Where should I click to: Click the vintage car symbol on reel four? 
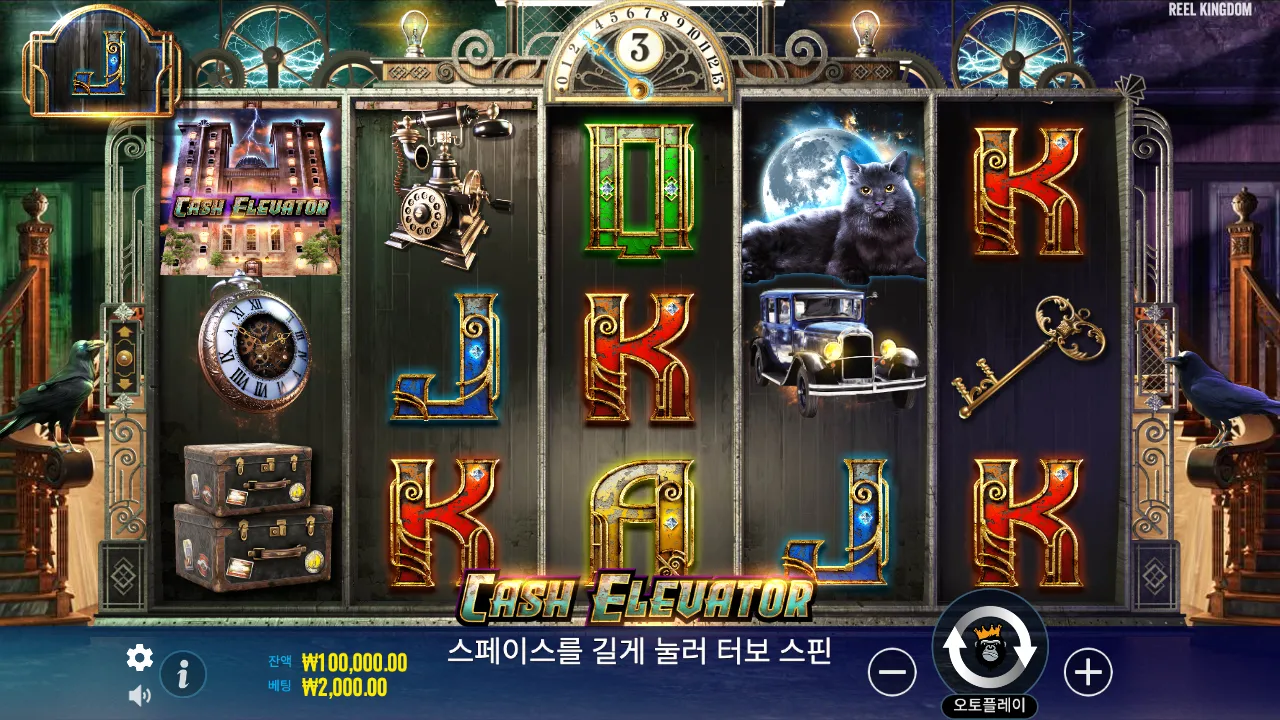click(x=835, y=345)
